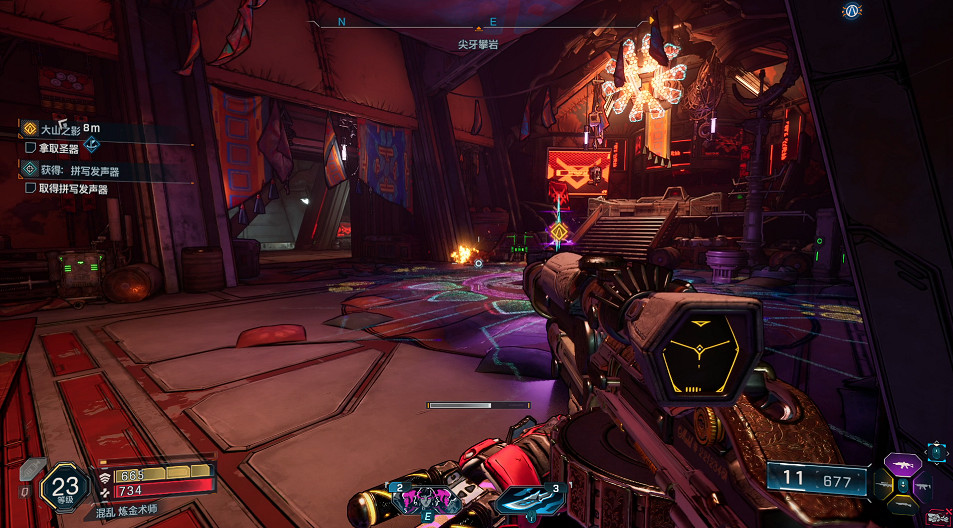Click the compass bar showing N and E
This screenshot has width=953, height=528.
tap(478, 21)
